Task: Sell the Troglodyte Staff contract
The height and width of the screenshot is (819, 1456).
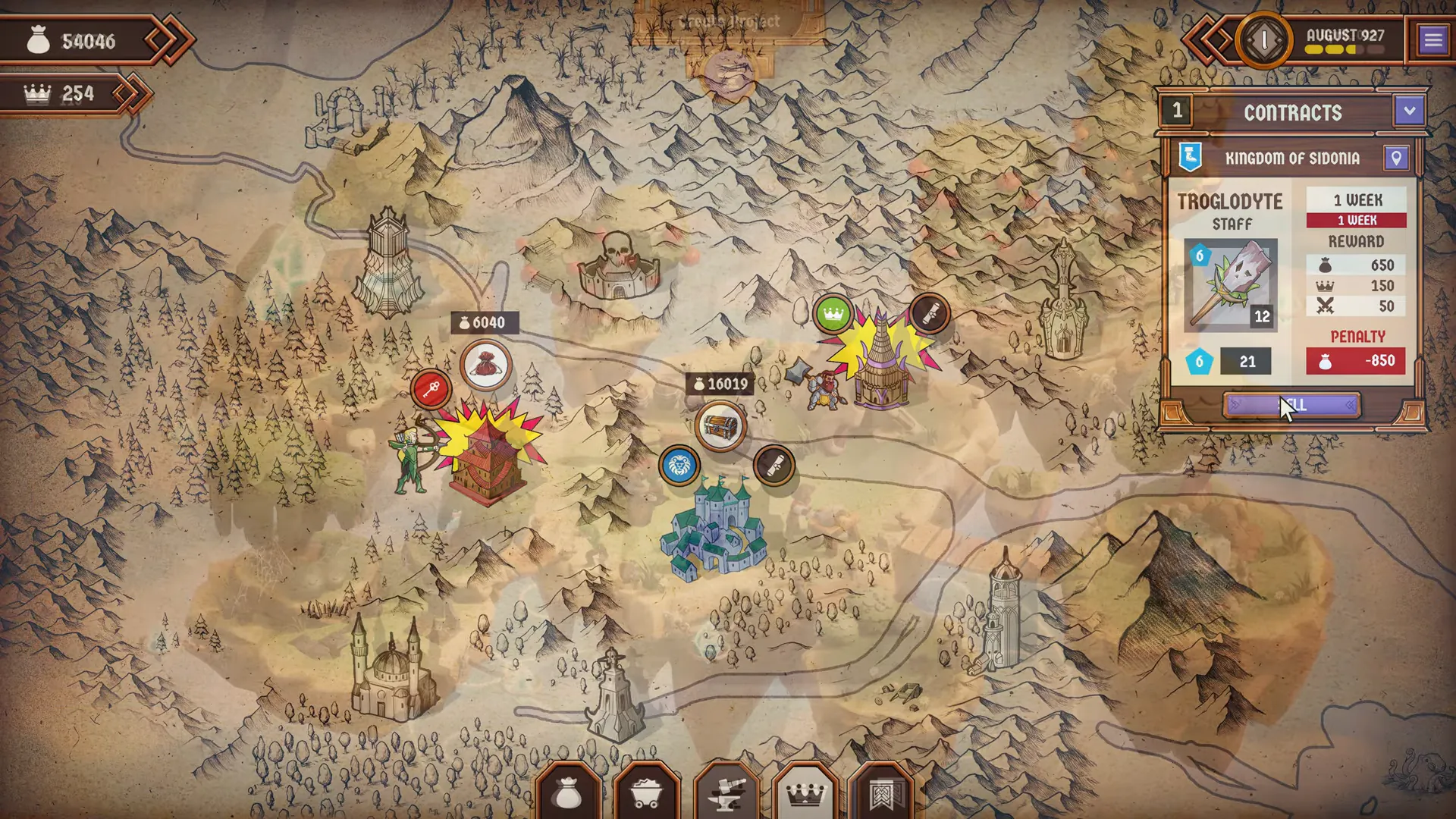Action: [x=1291, y=406]
